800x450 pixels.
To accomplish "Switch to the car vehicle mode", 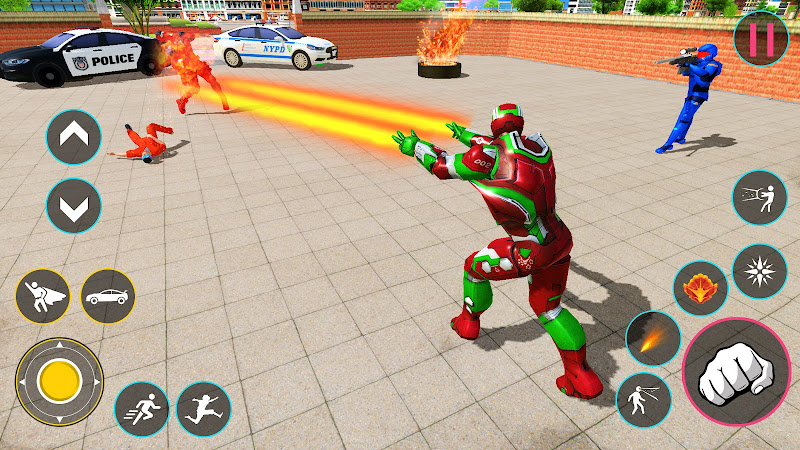I will (108, 296).
